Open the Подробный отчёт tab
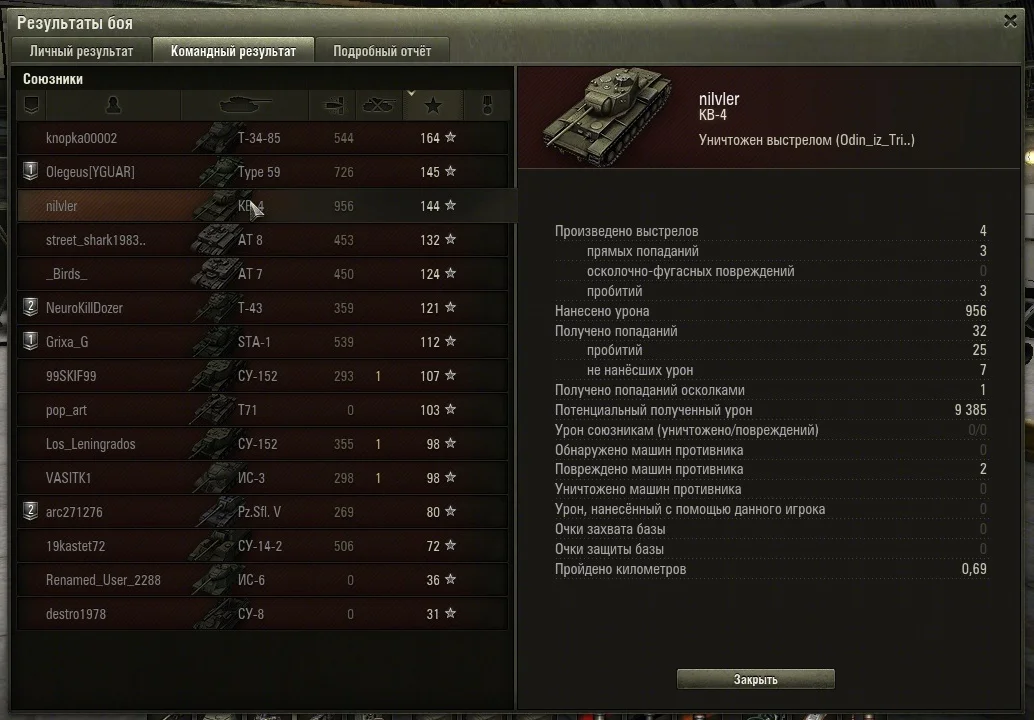1034x720 pixels. pos(382,51)
